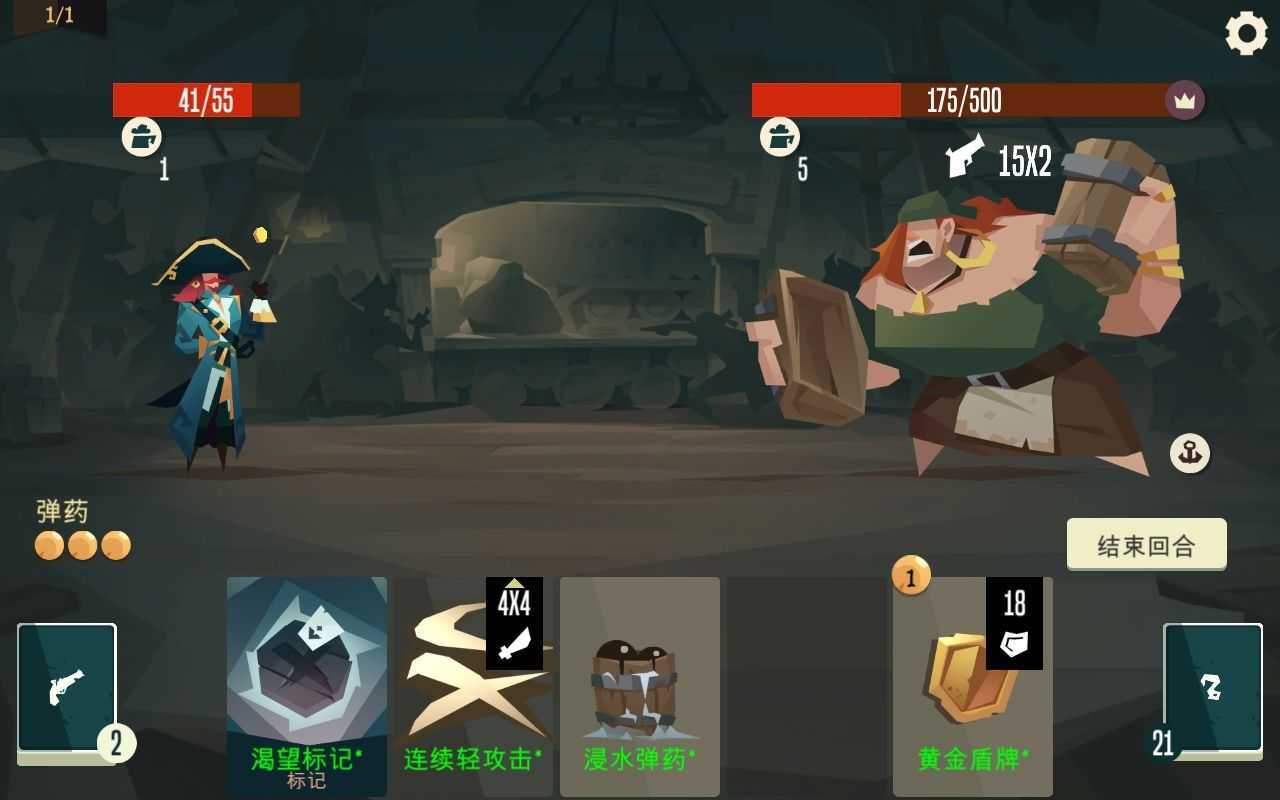
Task: Click the energy cost coin showing 1
Action: pyautogui.click(x=911, y=577)
